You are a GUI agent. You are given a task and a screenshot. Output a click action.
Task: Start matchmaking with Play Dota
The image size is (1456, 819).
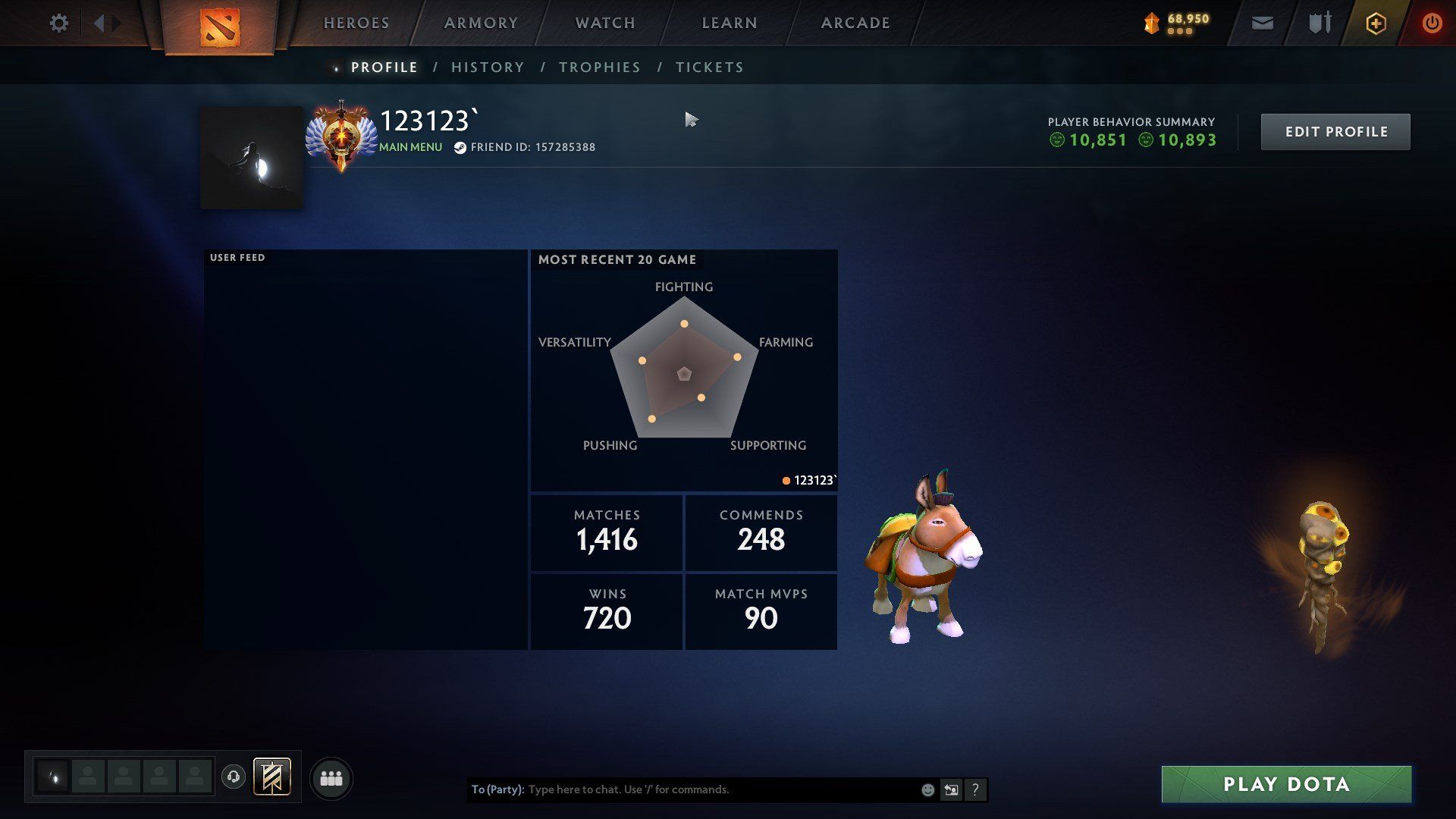tap(1286, 784)
